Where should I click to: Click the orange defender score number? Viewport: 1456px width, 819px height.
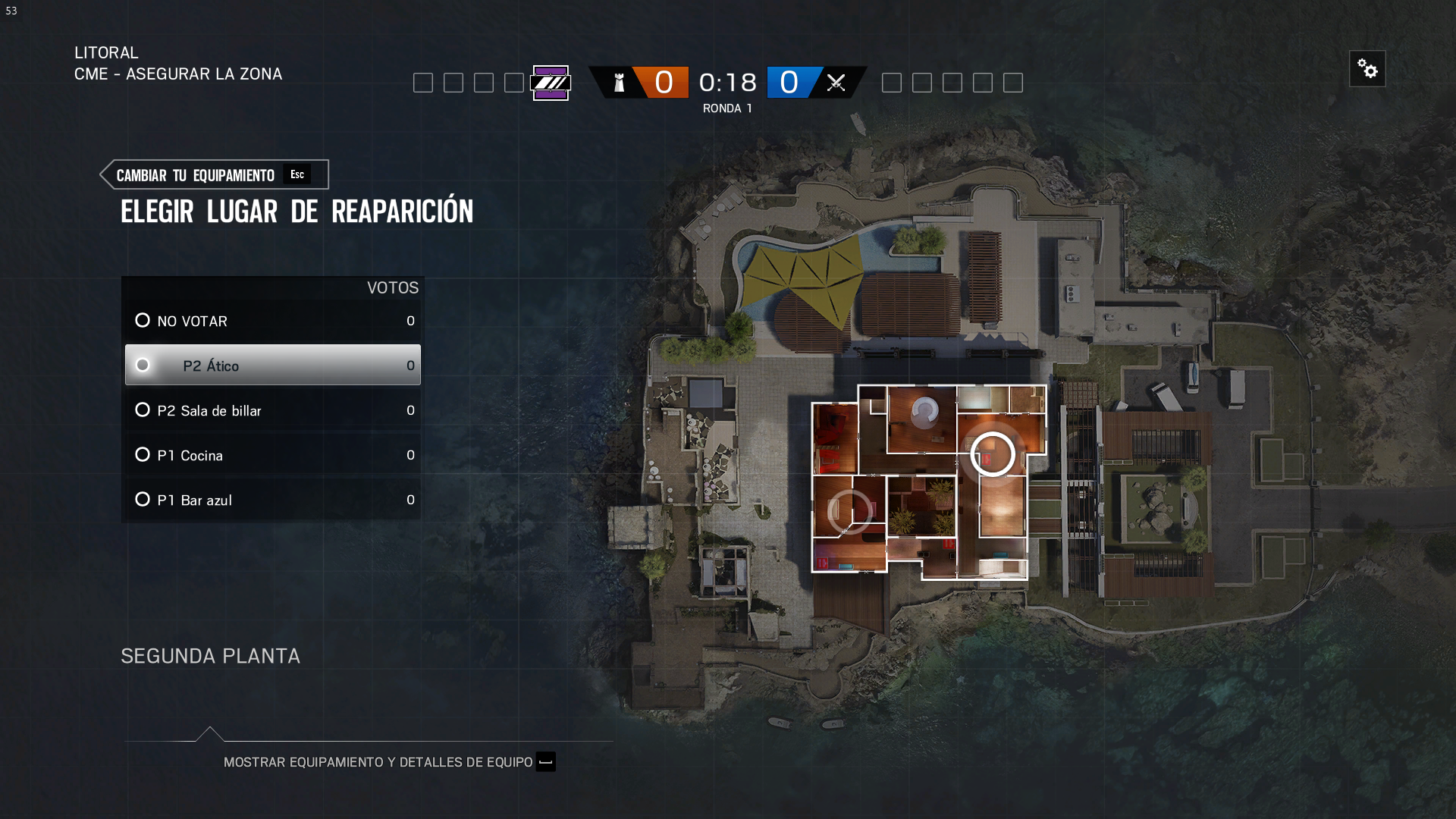click(x=664, y=83)
